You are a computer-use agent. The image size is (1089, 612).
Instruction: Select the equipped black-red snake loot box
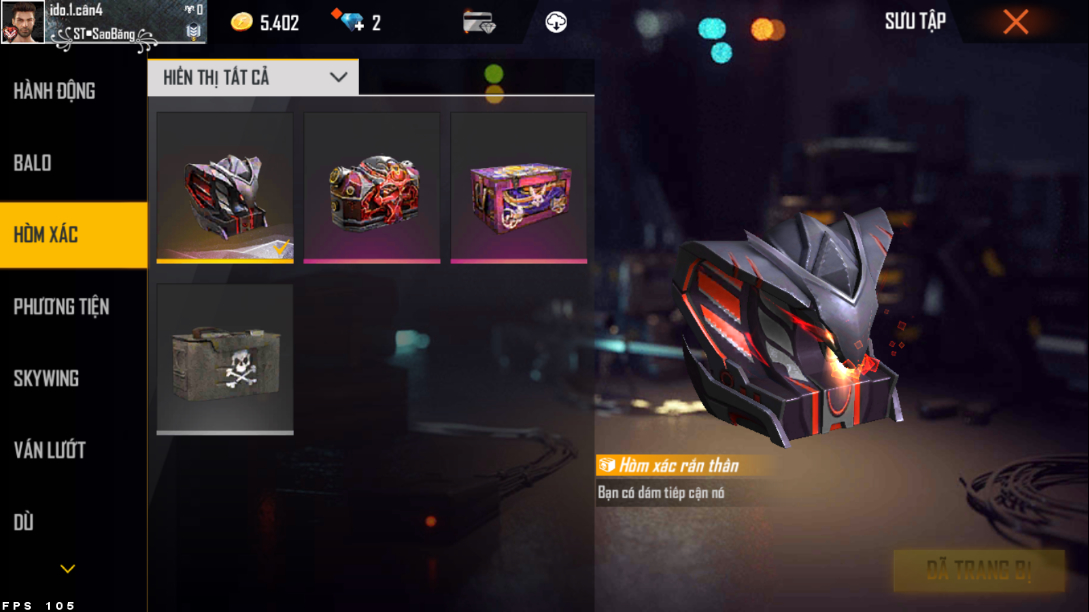(225, 187)
